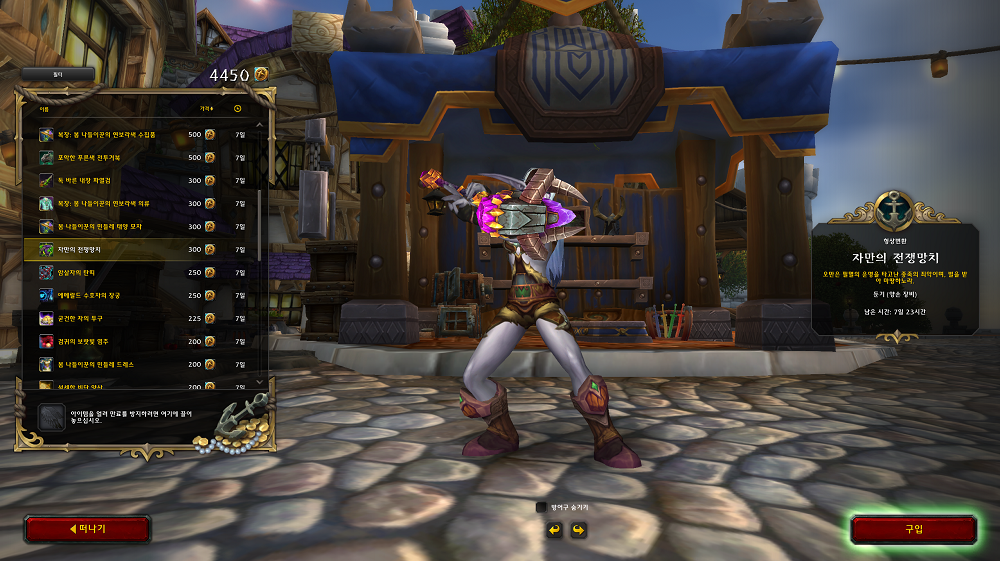The image size is (1000, 561).
Task: Rotate the character preview left
Action: 554,529
